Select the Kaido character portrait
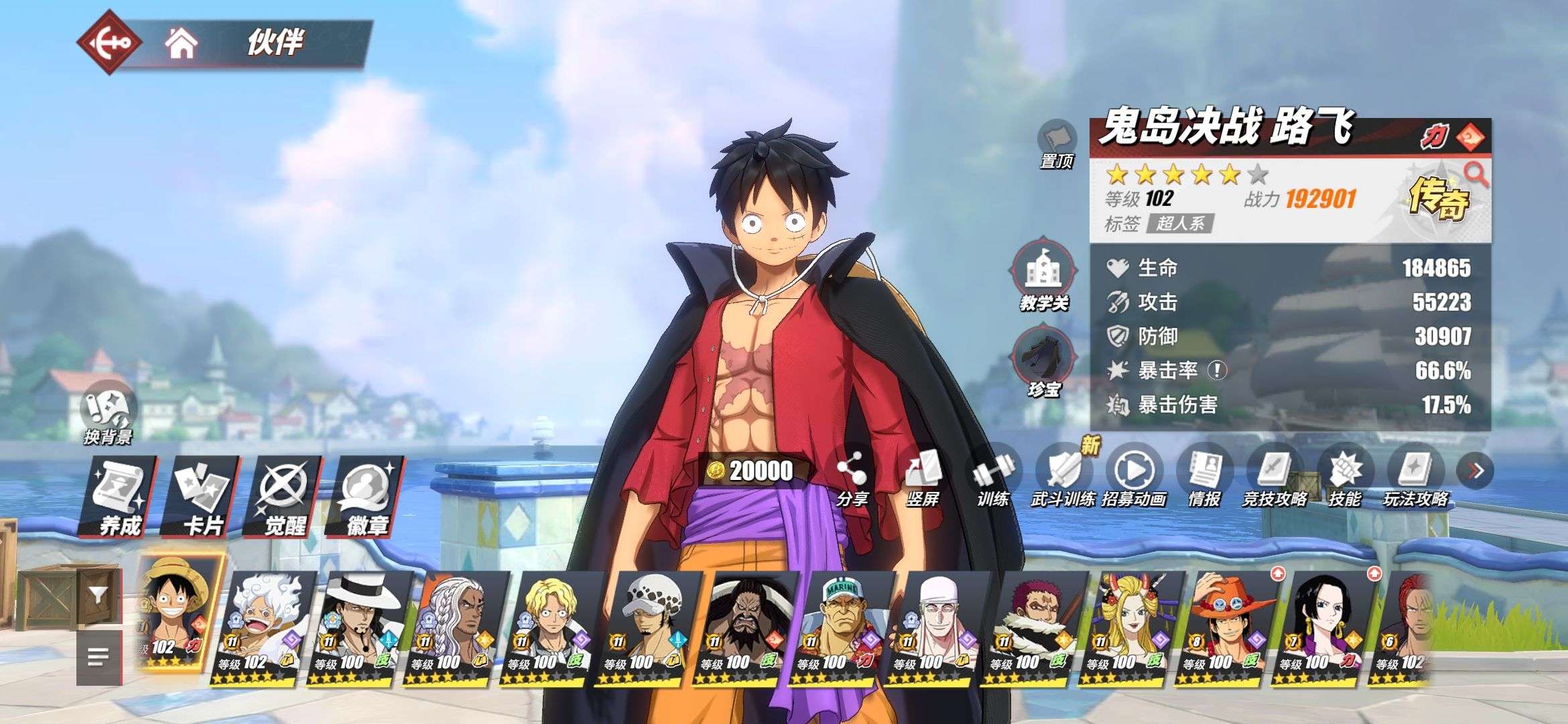This screenshot has height=724, width=1568. 745,627
